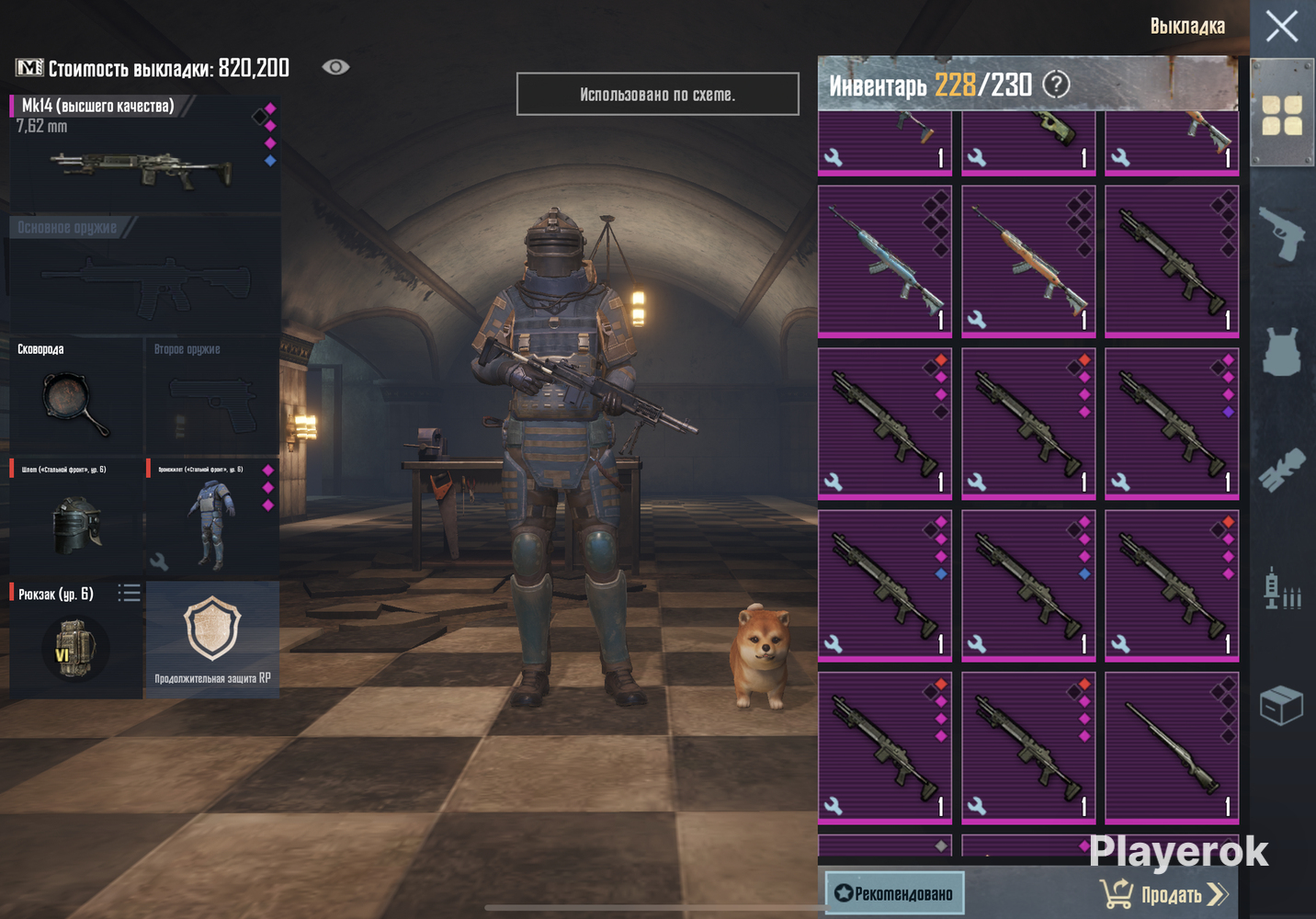The image size is (1316, 919).
Task: Close the loadout screen with the X
Action: (x=1281, y=27)
